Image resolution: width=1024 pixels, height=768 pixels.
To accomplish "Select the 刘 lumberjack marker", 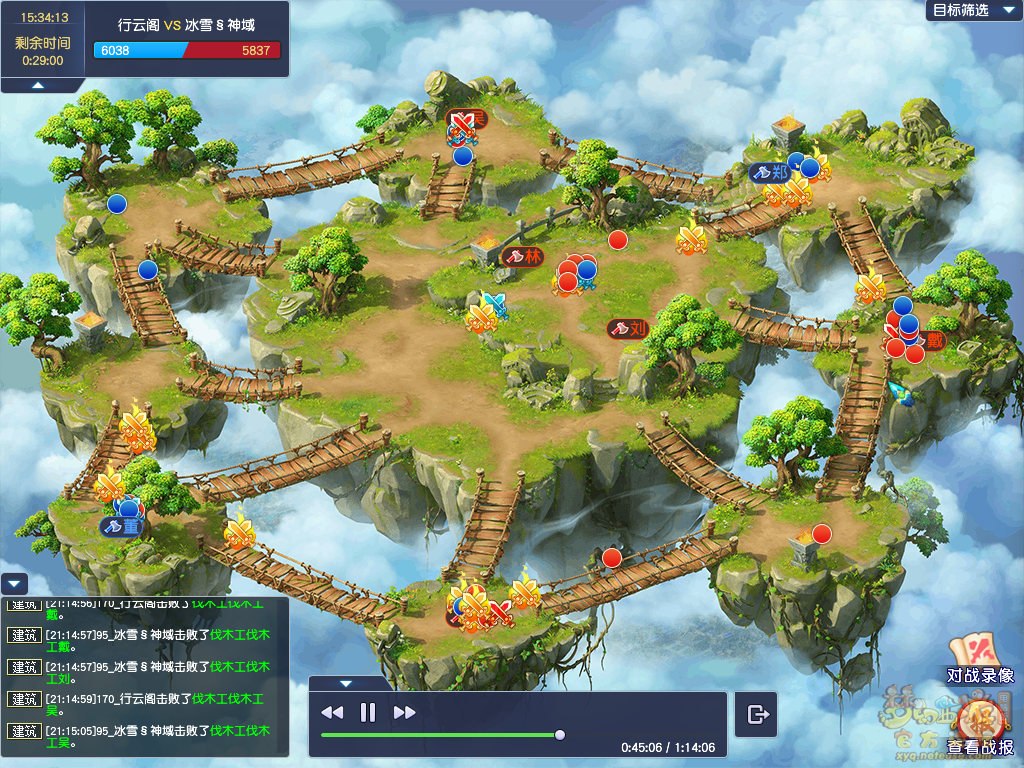I will pyautogui.click(x=629, y=328).
